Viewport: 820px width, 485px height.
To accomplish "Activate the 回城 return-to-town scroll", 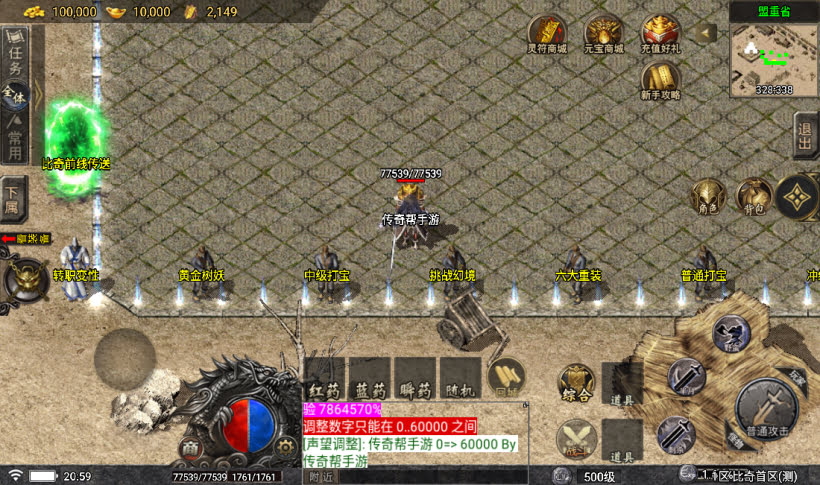I will (x=507, y=377).
